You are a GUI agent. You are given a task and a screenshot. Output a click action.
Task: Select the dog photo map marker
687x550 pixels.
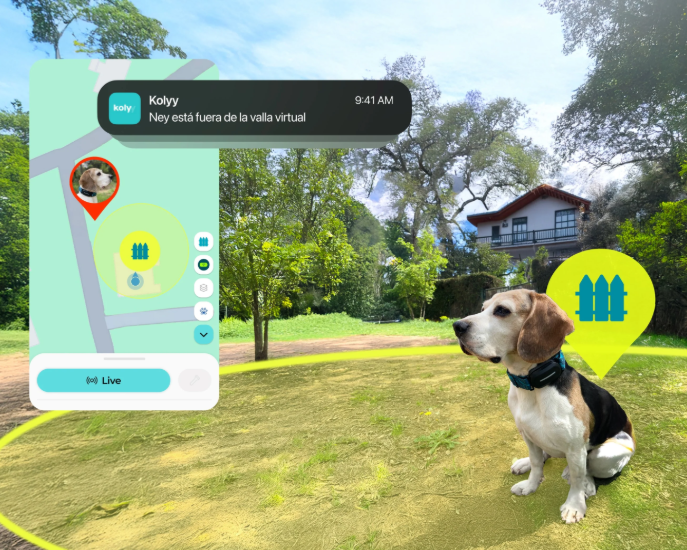pyautogui.click(x=95, y=183)
